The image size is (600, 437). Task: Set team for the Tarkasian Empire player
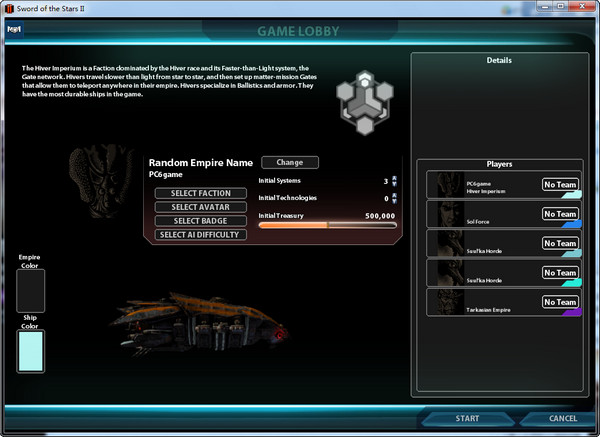(x=560, y=301)
